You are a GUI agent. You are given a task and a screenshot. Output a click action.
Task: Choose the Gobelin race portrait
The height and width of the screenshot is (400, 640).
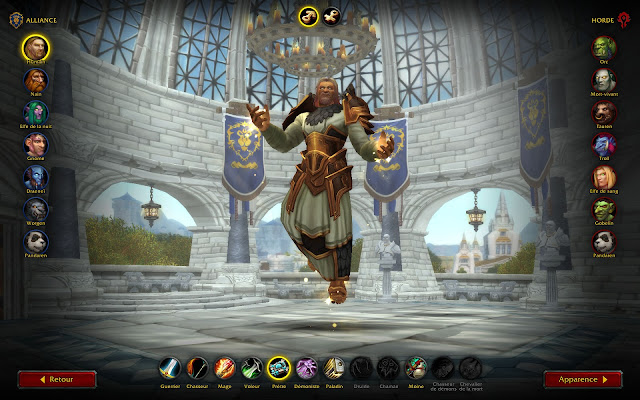pos(604,210)
